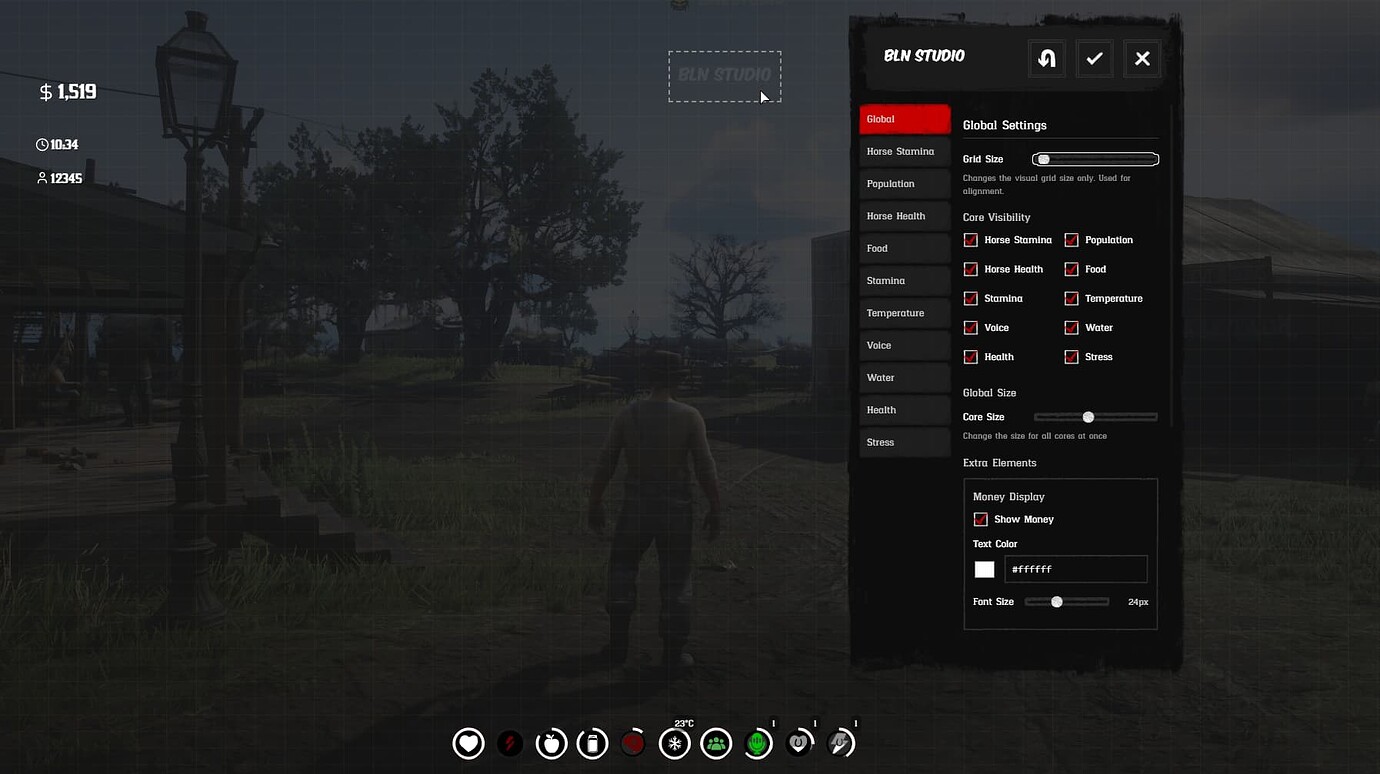This screenshot has height=774, width=1380.
Task: Click the #ffffff color input field
Action: click(x=1076, y=568)
